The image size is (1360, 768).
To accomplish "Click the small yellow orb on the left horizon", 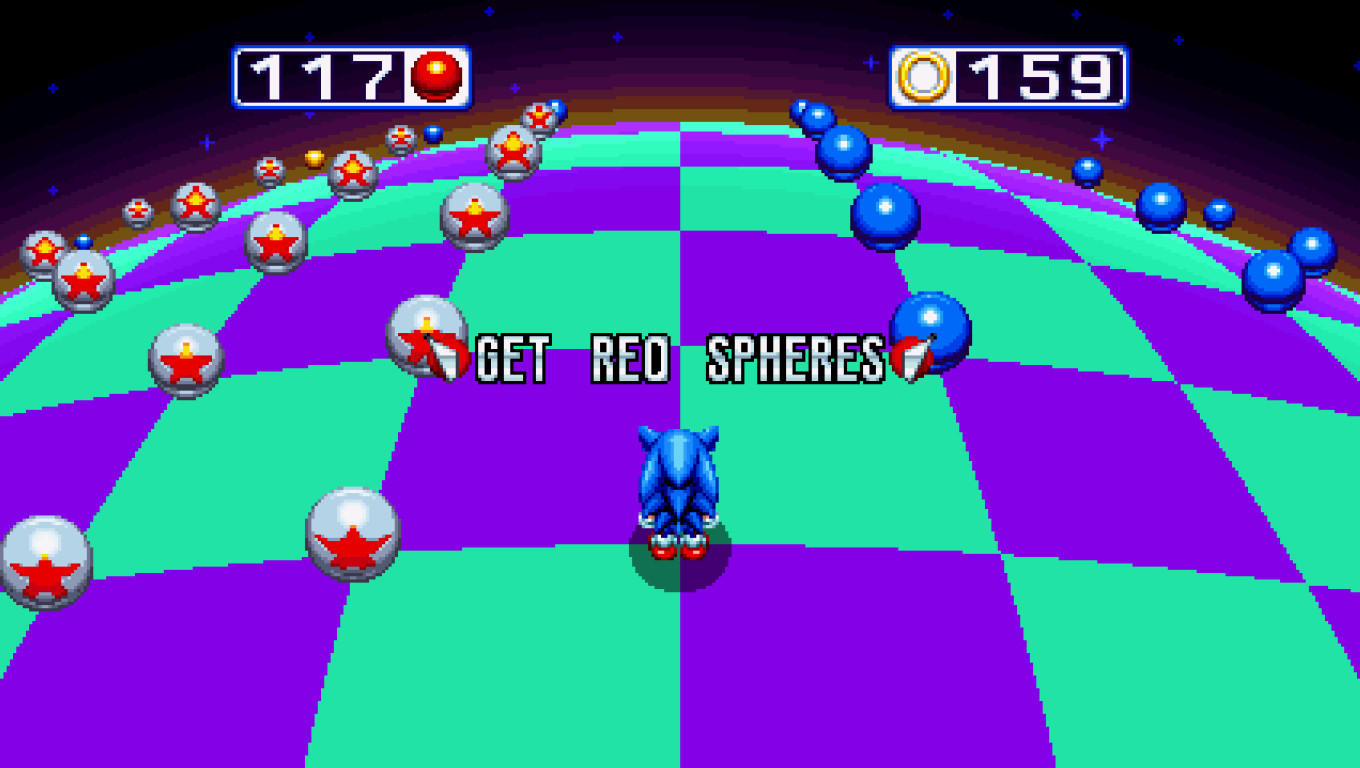I will pyautogui.click(x=315, y=158).
